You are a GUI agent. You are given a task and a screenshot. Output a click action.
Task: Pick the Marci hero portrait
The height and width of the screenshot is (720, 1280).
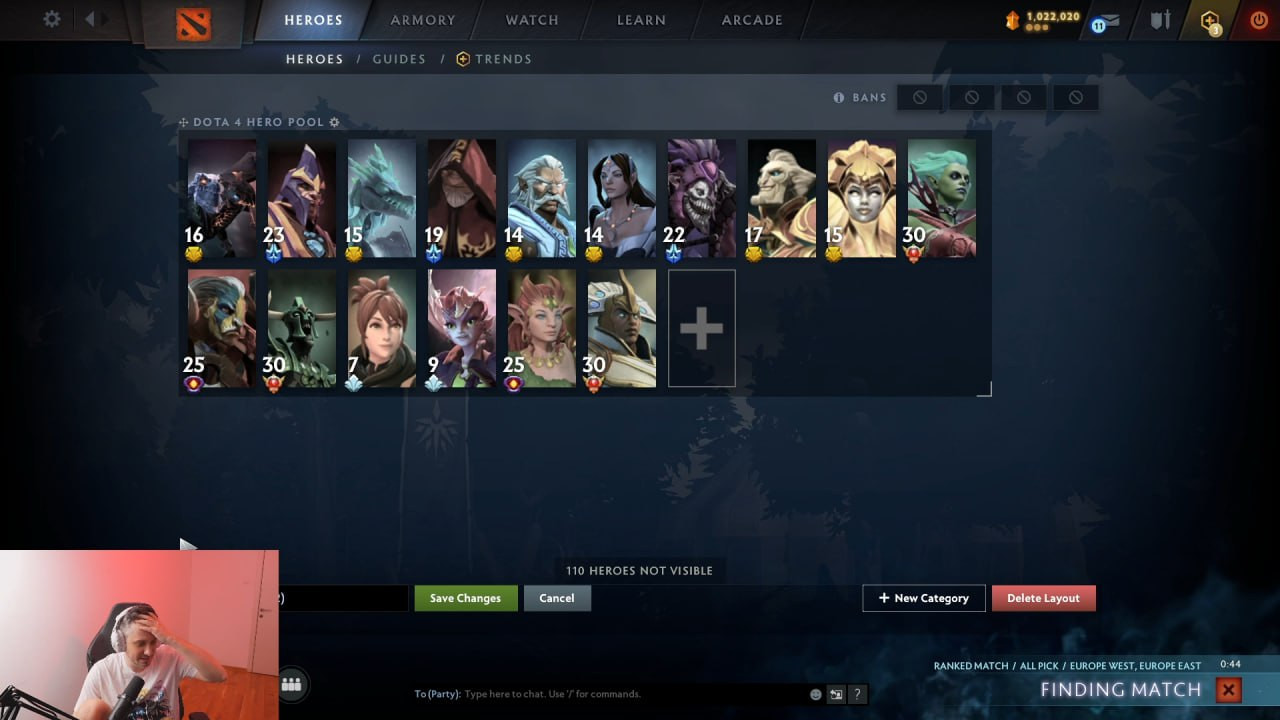click(381, 328)
